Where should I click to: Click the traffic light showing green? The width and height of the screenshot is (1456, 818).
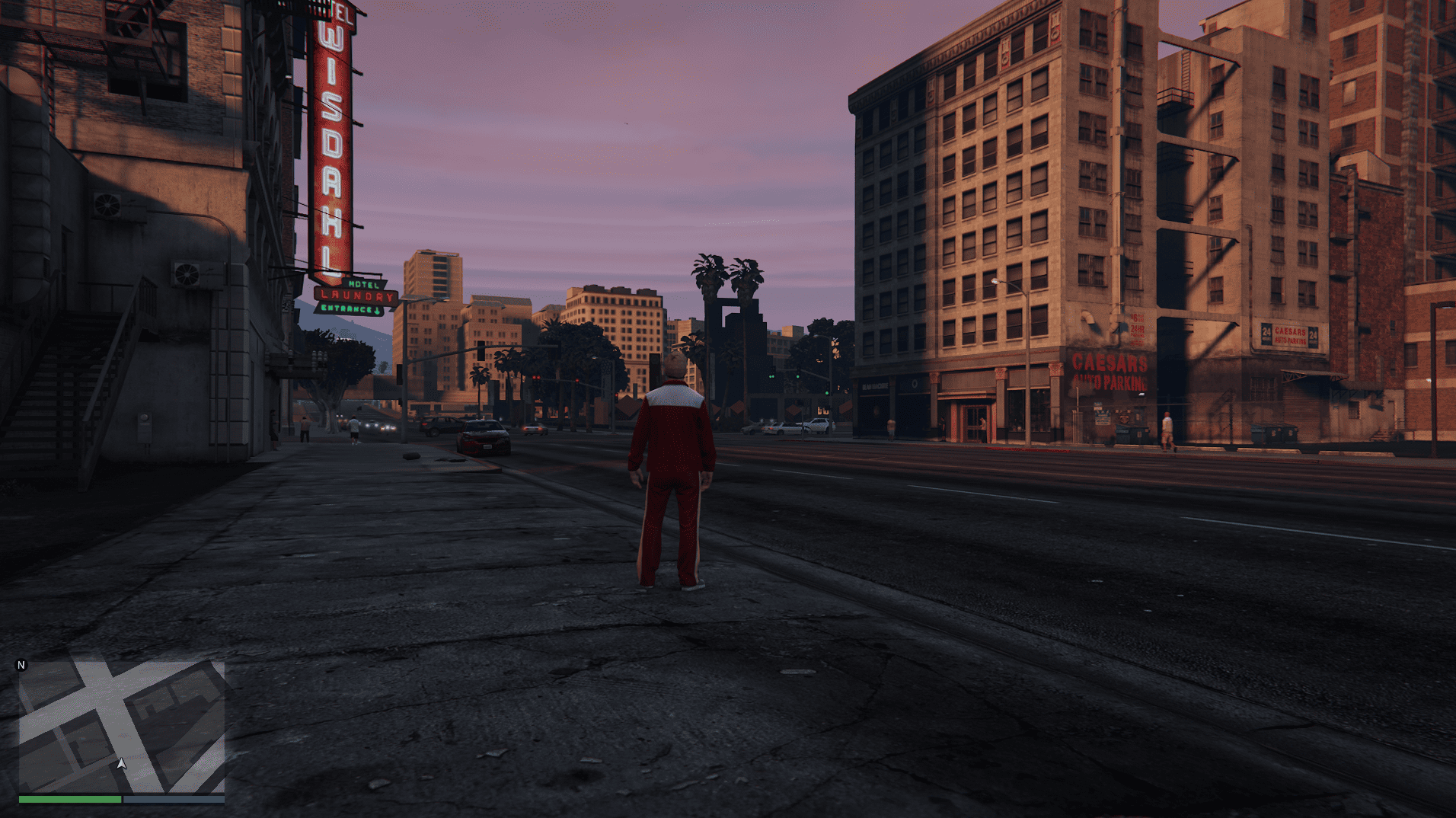(773, 376)
